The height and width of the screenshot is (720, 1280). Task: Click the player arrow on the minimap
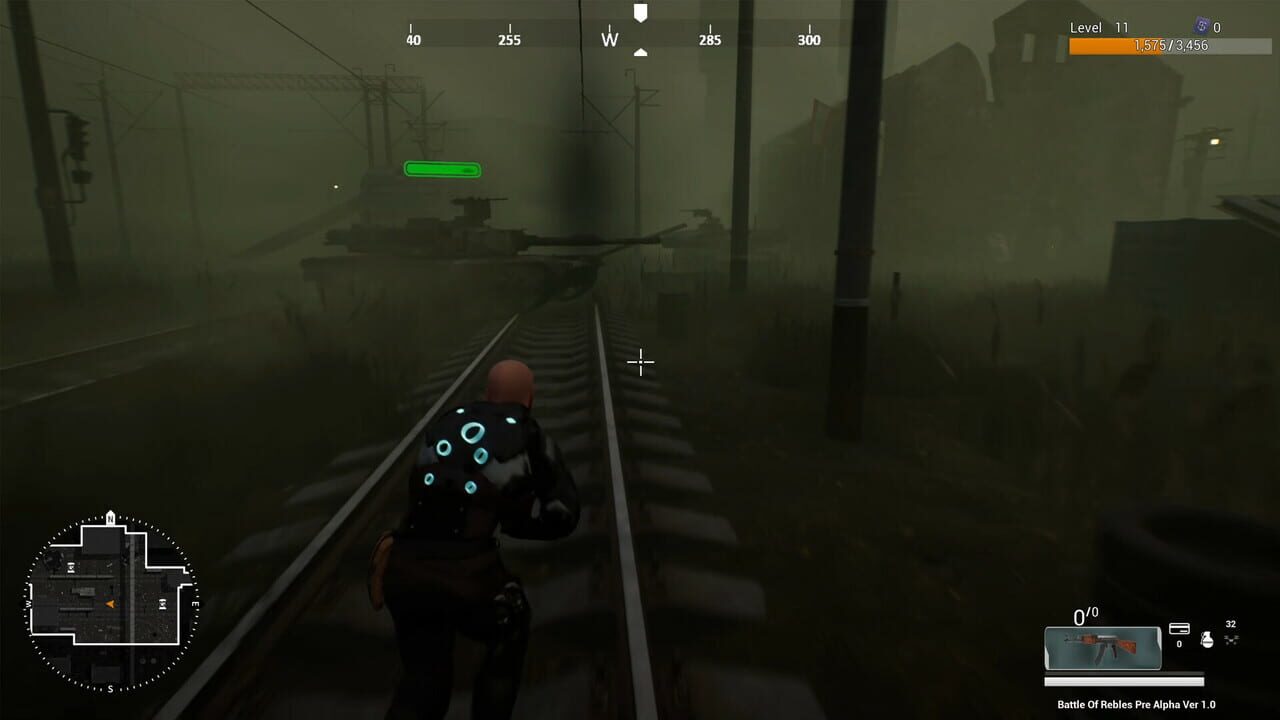pyautogui.click(x=109, y=603)
